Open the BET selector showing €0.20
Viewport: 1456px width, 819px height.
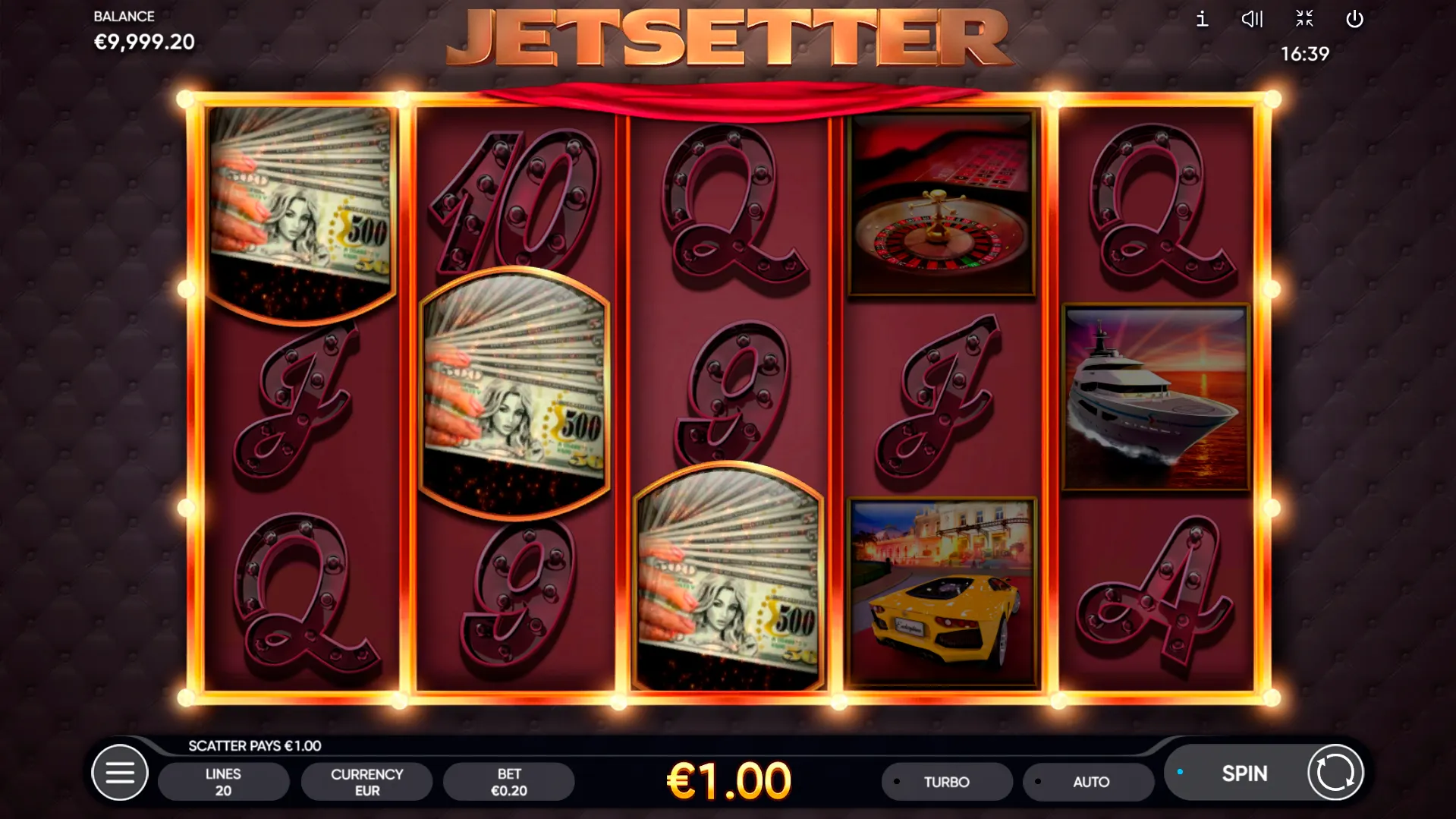508,781
